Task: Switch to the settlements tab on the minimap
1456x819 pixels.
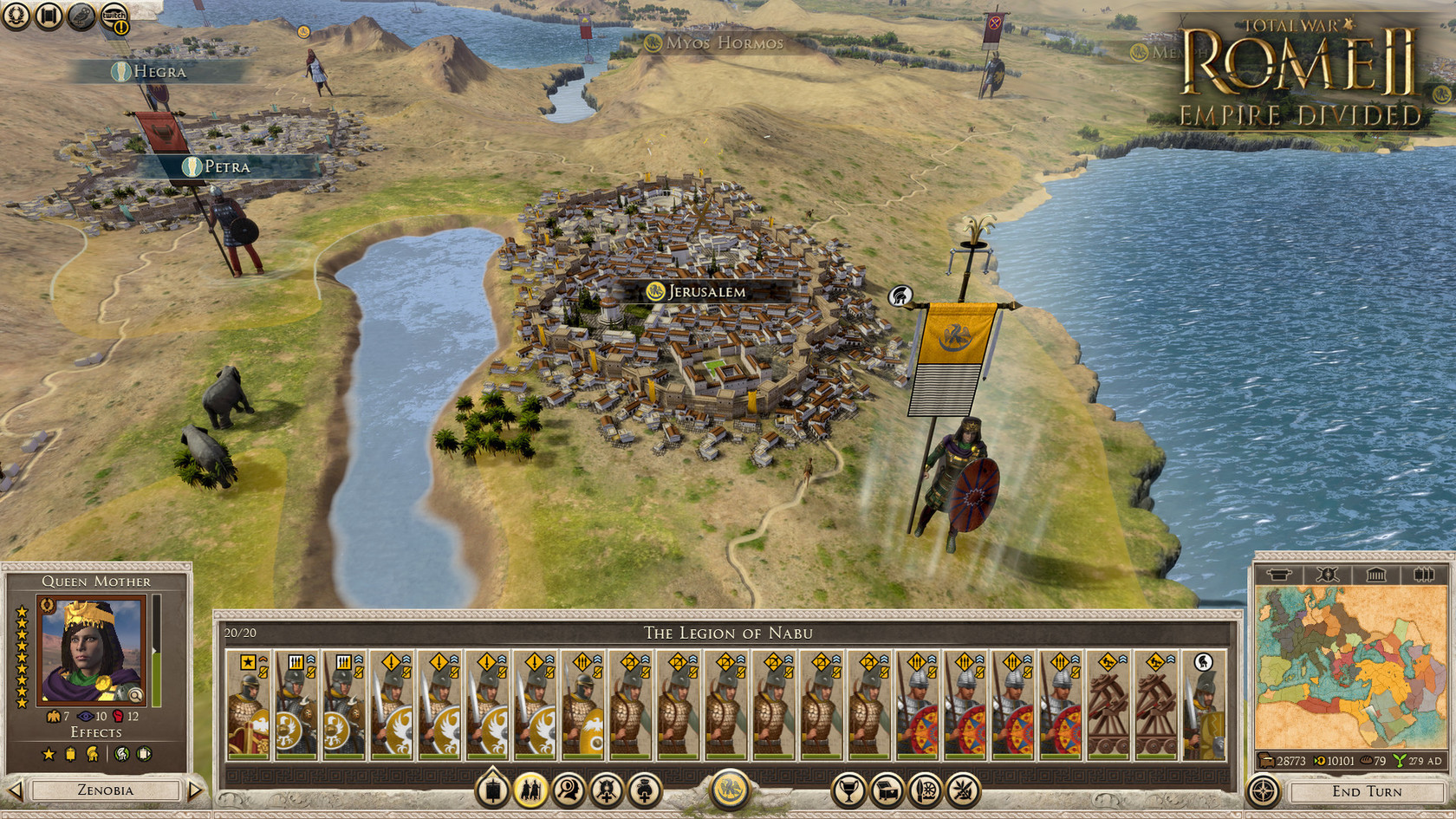Action: tap(1375, 574)
